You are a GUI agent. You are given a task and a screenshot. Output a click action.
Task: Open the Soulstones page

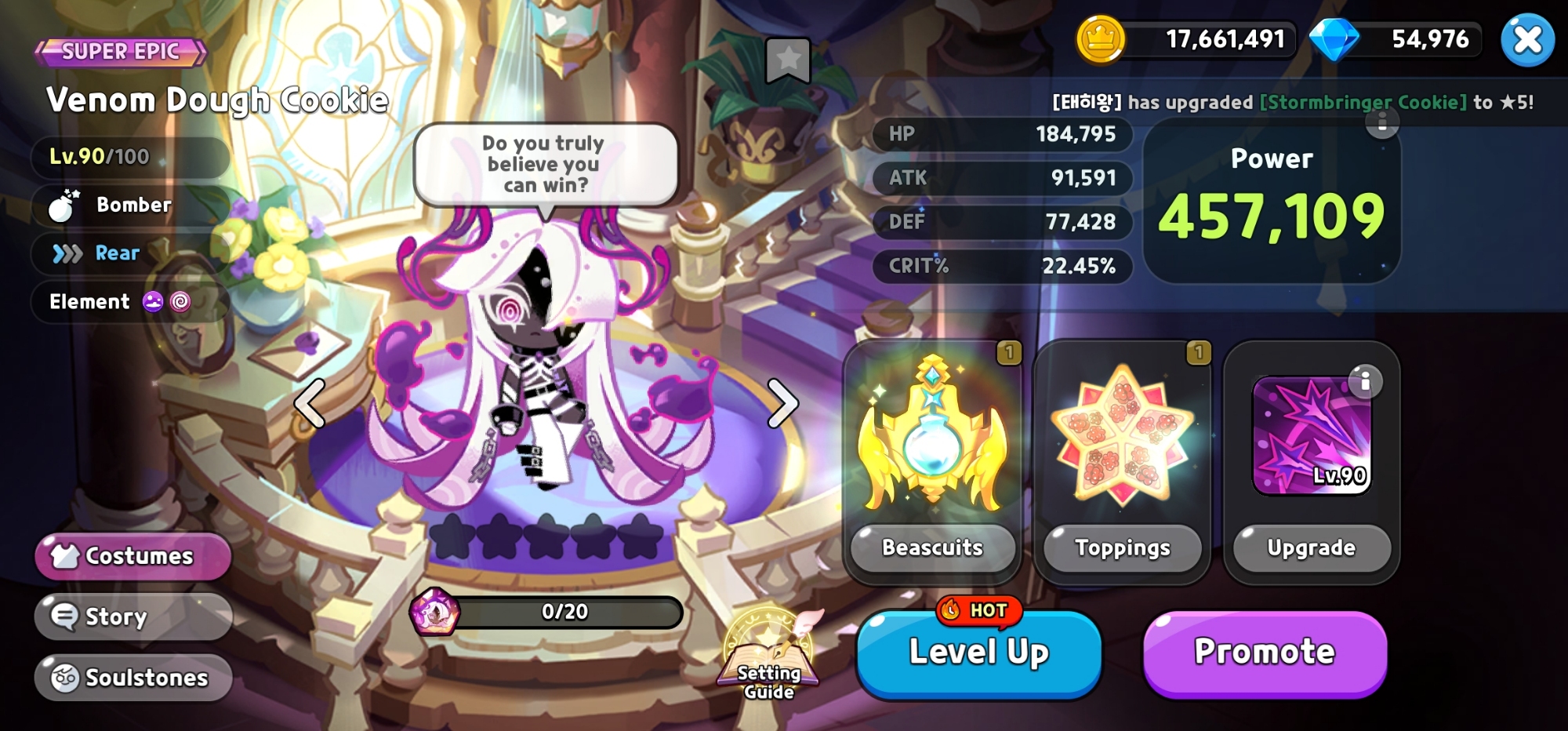pos(132,678)
